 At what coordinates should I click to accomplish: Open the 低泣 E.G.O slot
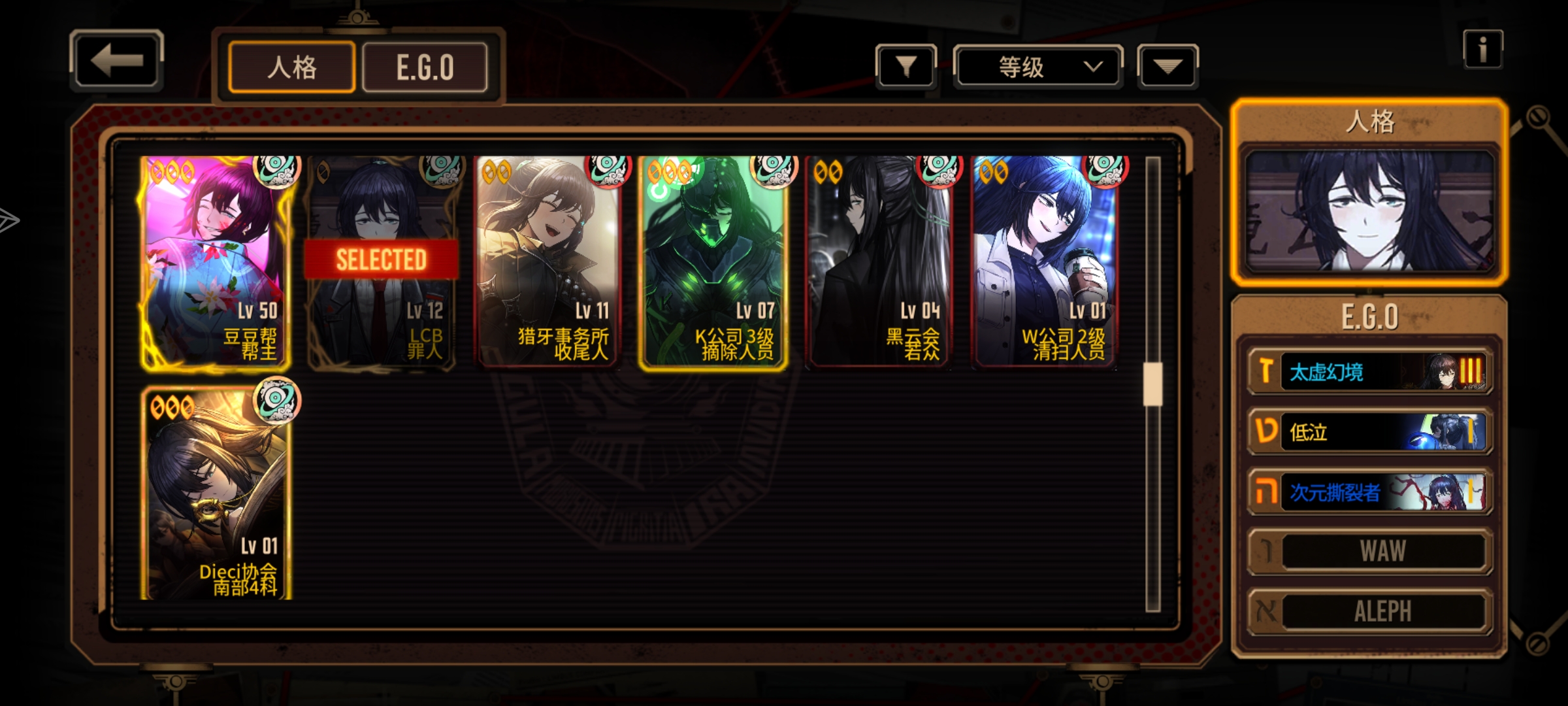pos(1370,431)
